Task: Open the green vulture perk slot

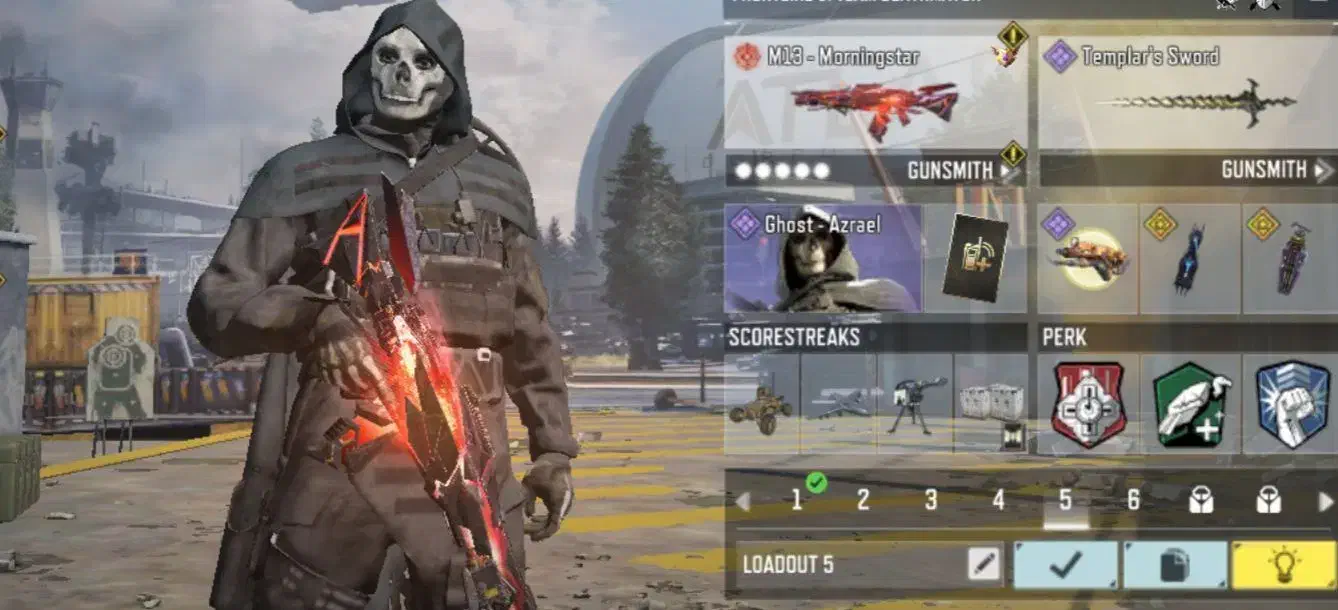Action: (x=1190, y=404)
